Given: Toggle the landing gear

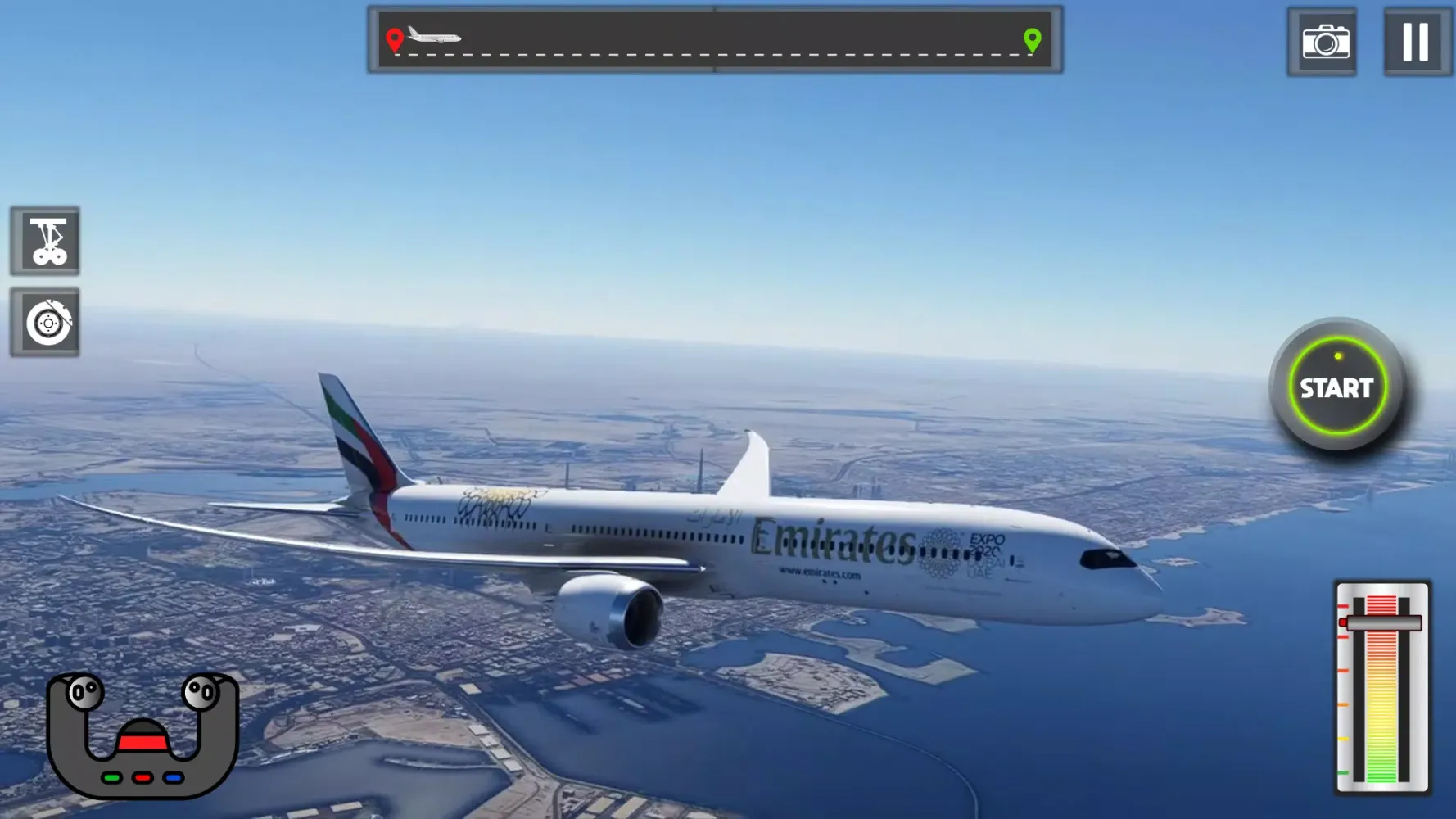Looking at the screenshot, I should [46, 241].
